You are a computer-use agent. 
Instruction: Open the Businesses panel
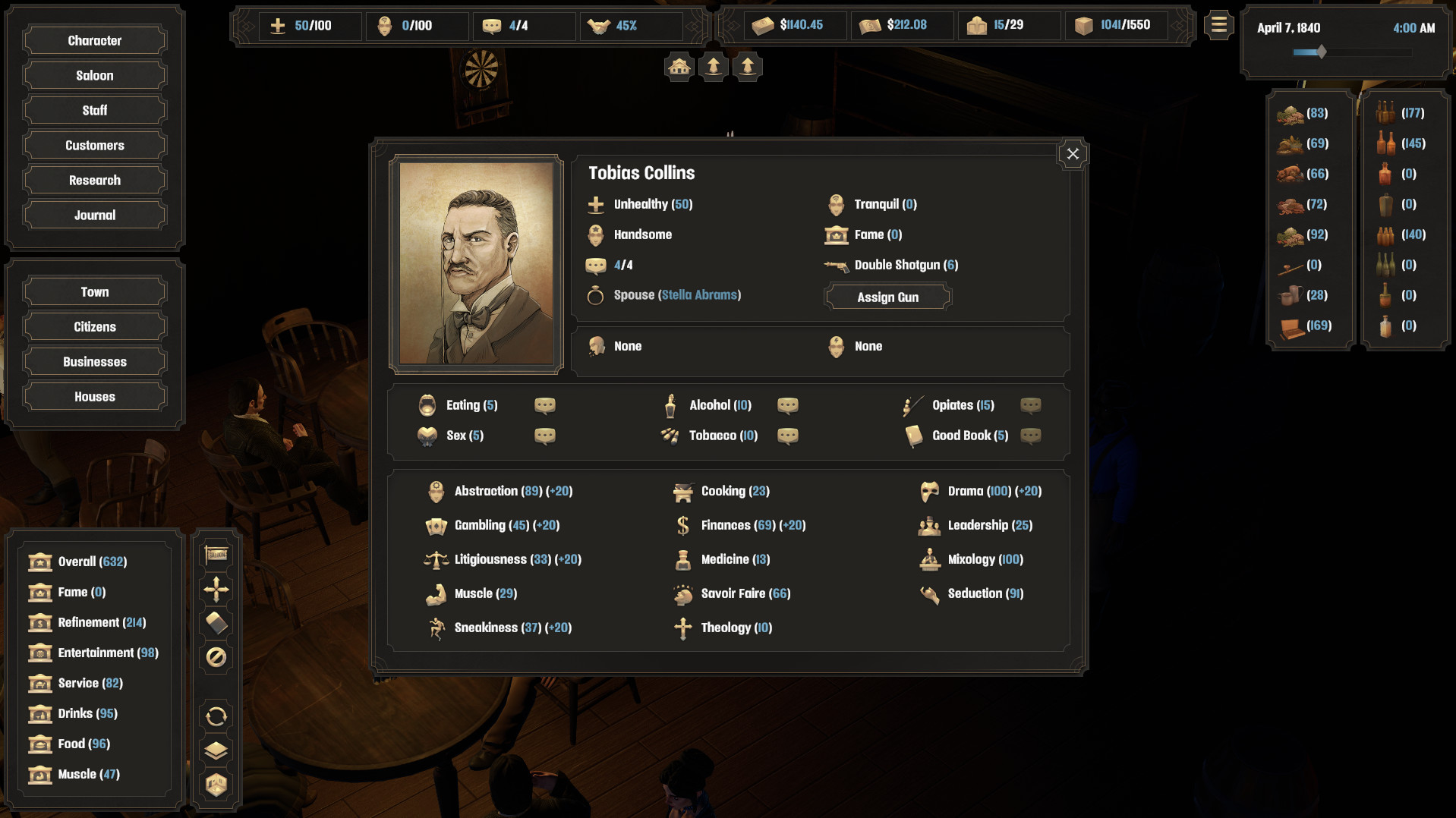(x=93, y=361)
